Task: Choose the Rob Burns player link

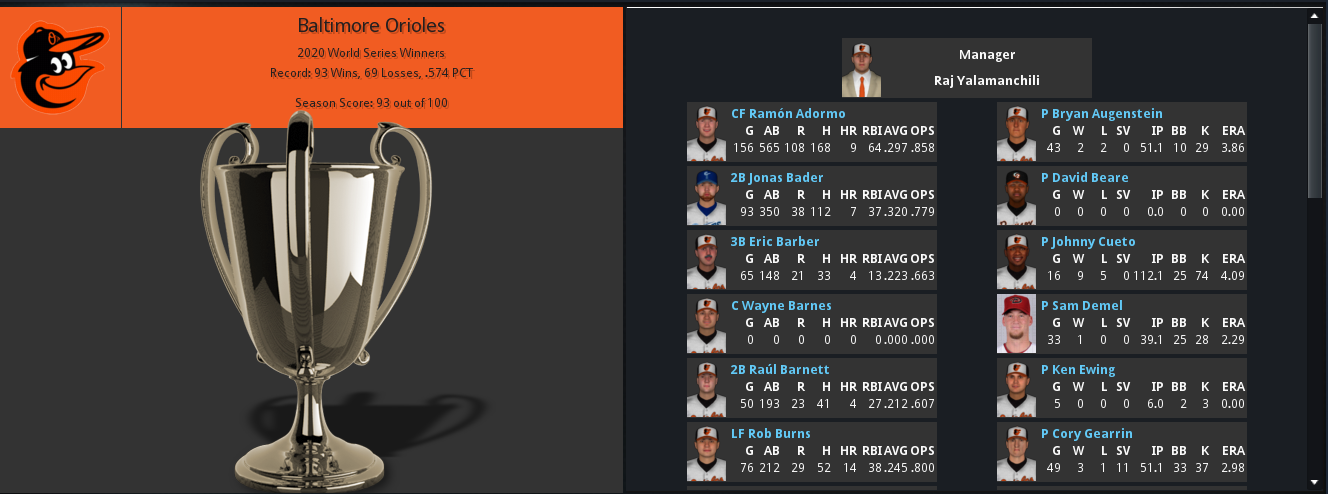Action: pos(770,434)
